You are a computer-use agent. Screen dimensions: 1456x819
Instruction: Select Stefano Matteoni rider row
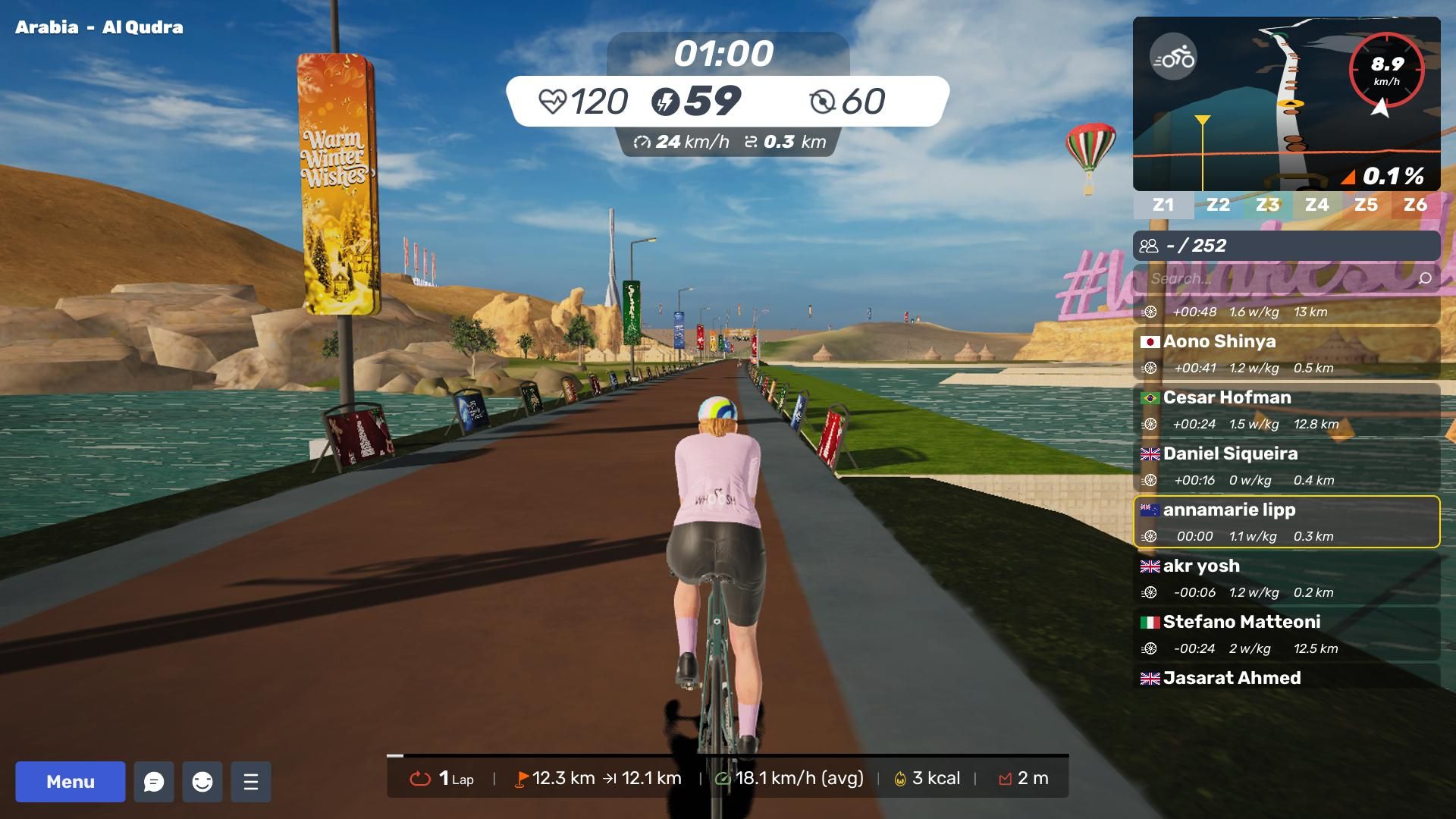coord(1286,634)
